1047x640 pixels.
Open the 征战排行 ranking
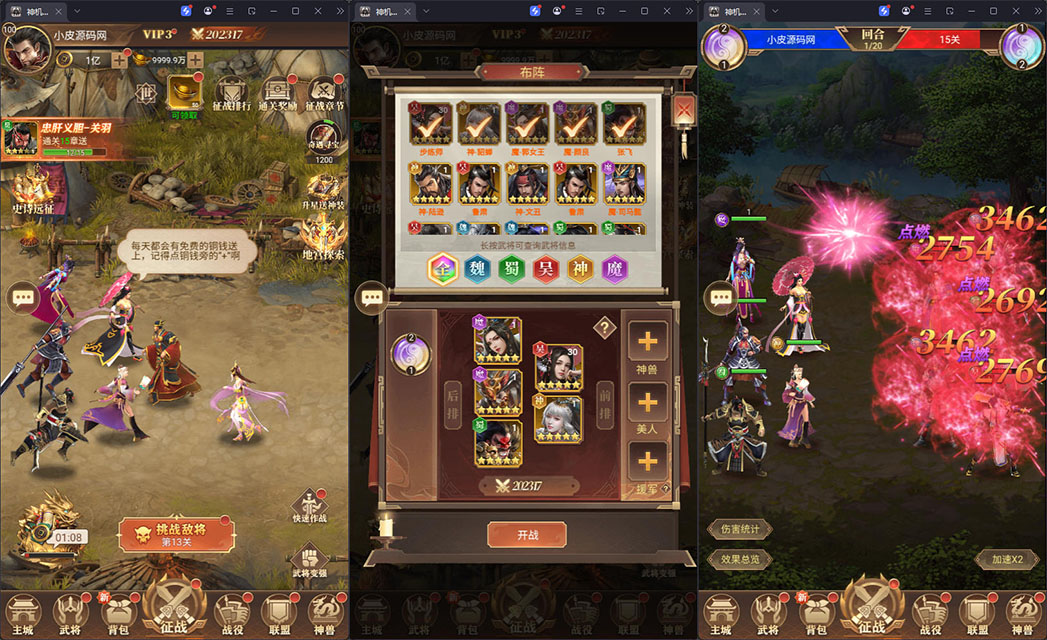(231, 95)
